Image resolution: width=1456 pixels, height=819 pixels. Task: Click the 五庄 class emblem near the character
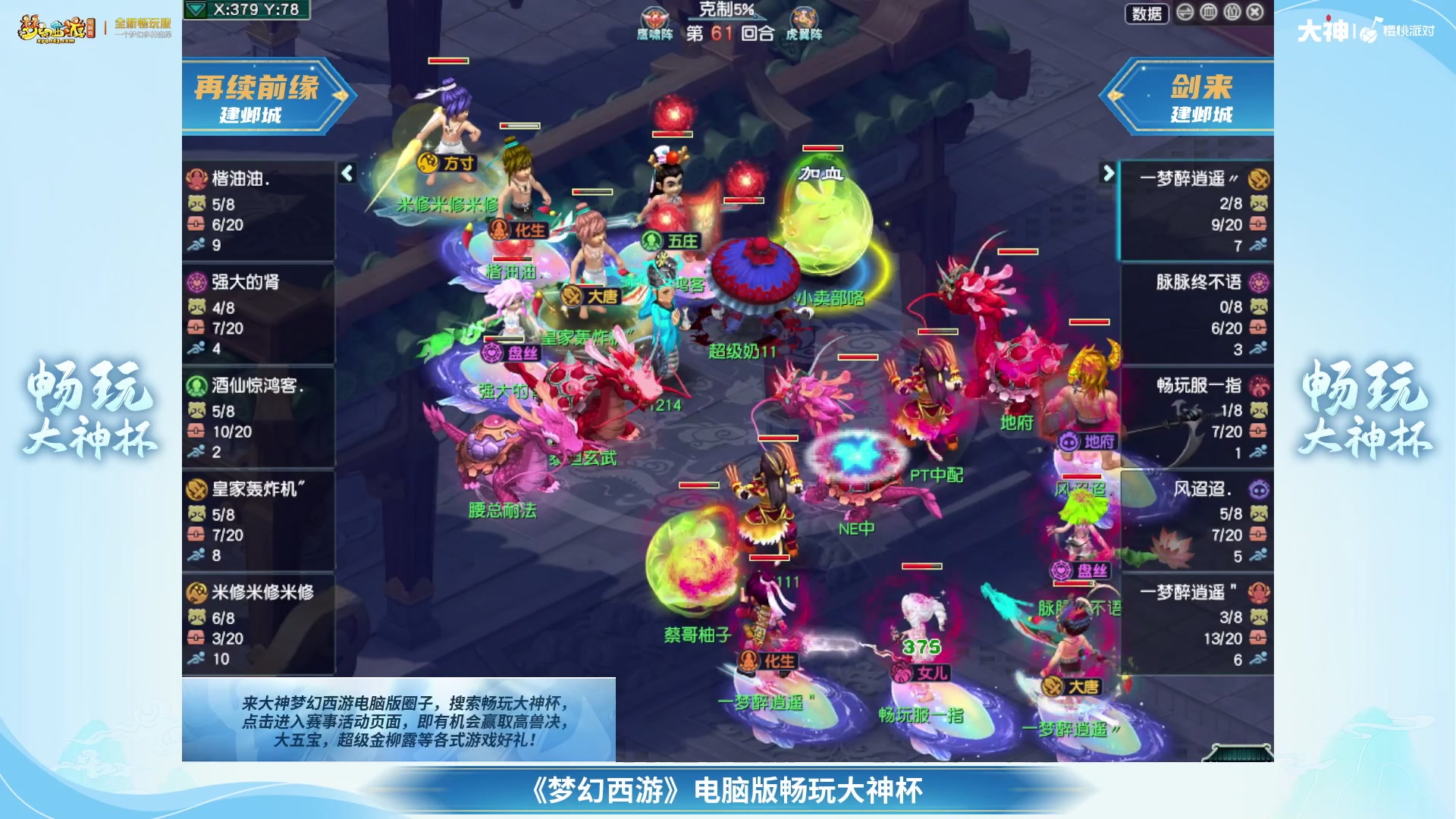[654, 242]
